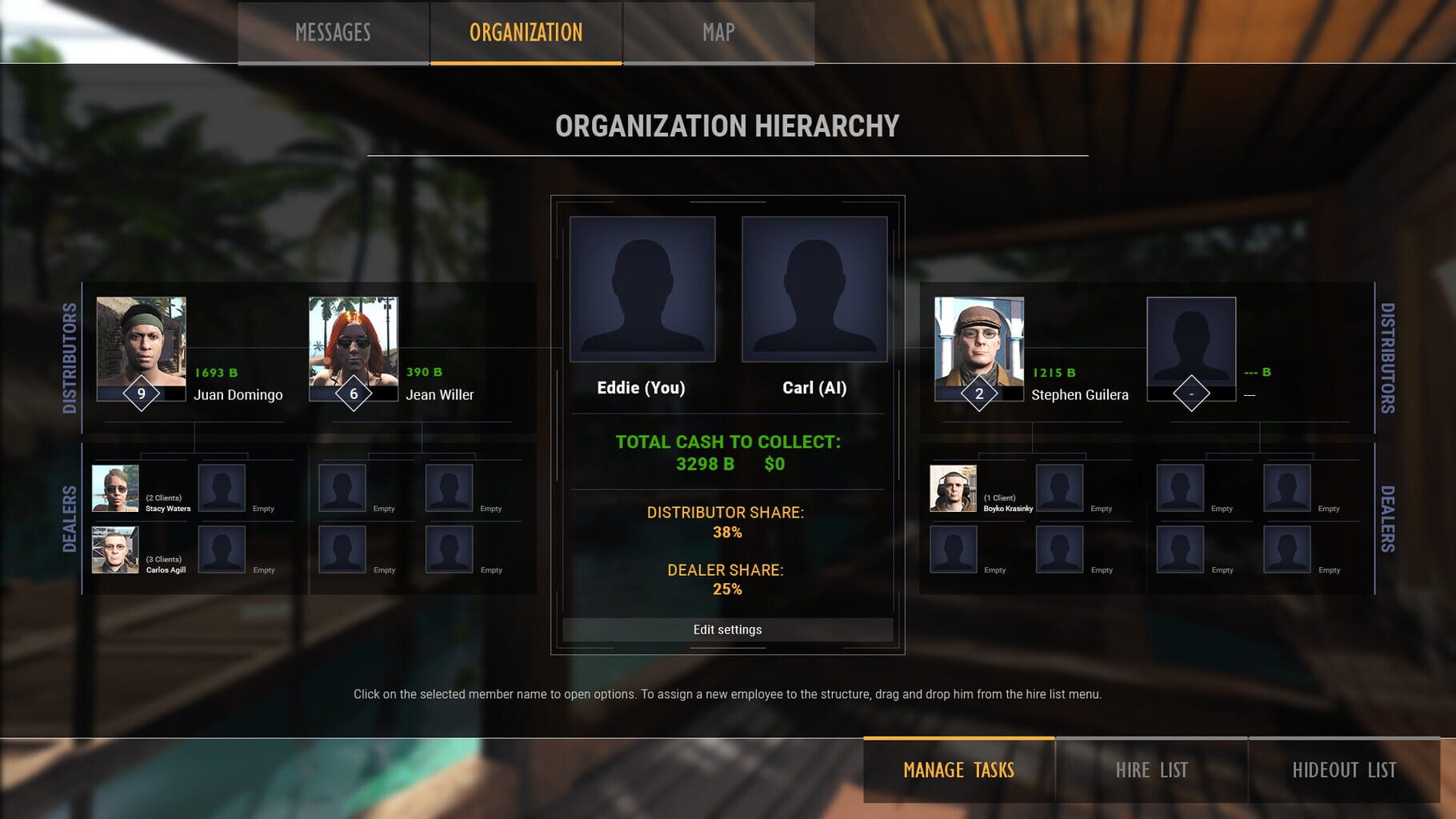Switch to the Messages tab
The width and height of the screenshot is (1456, 819).
(332, 33)
